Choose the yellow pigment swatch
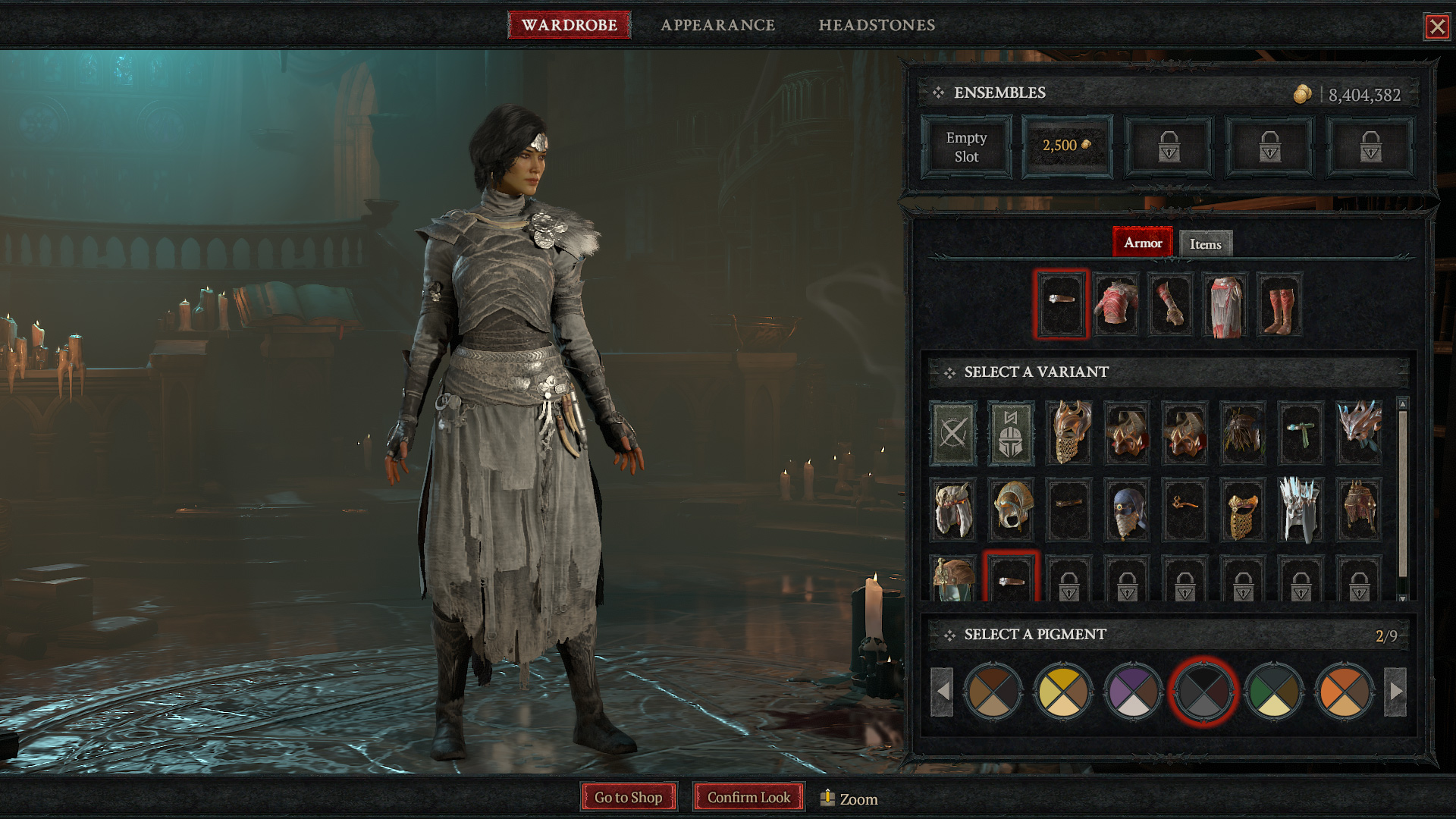 (1062, 692)
